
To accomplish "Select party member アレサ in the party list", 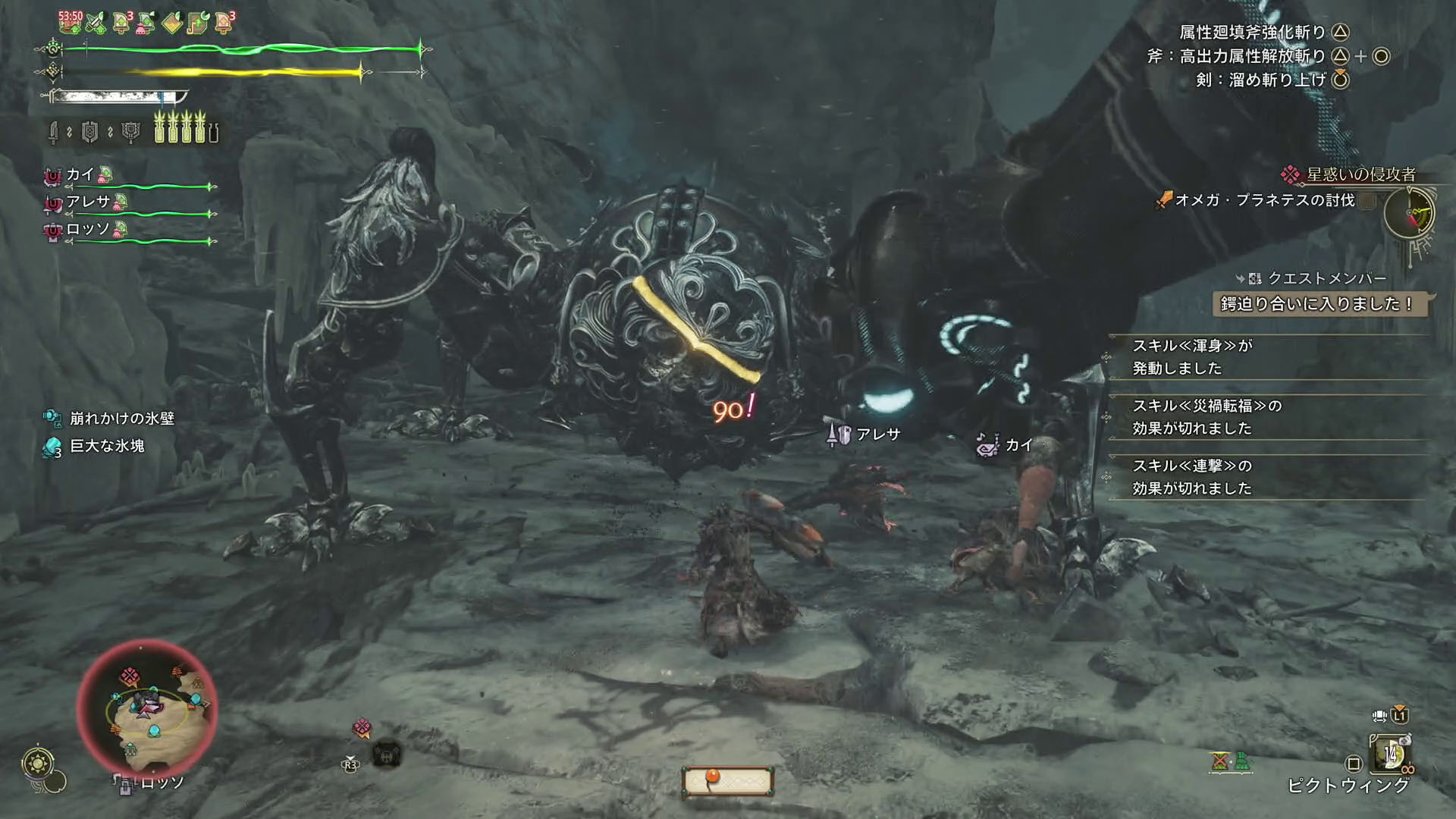I will click(x=88, y=202).
